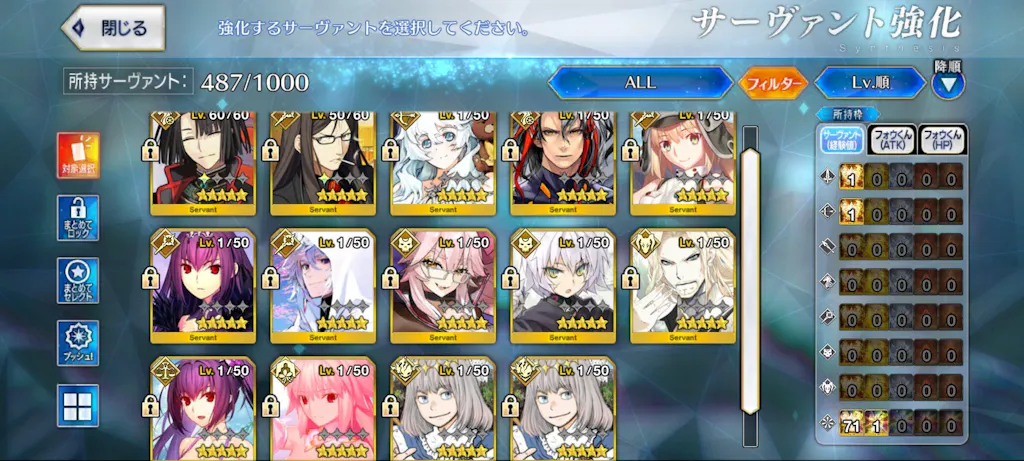
Task: Tap the Push gear button
Action: (78, 343)
